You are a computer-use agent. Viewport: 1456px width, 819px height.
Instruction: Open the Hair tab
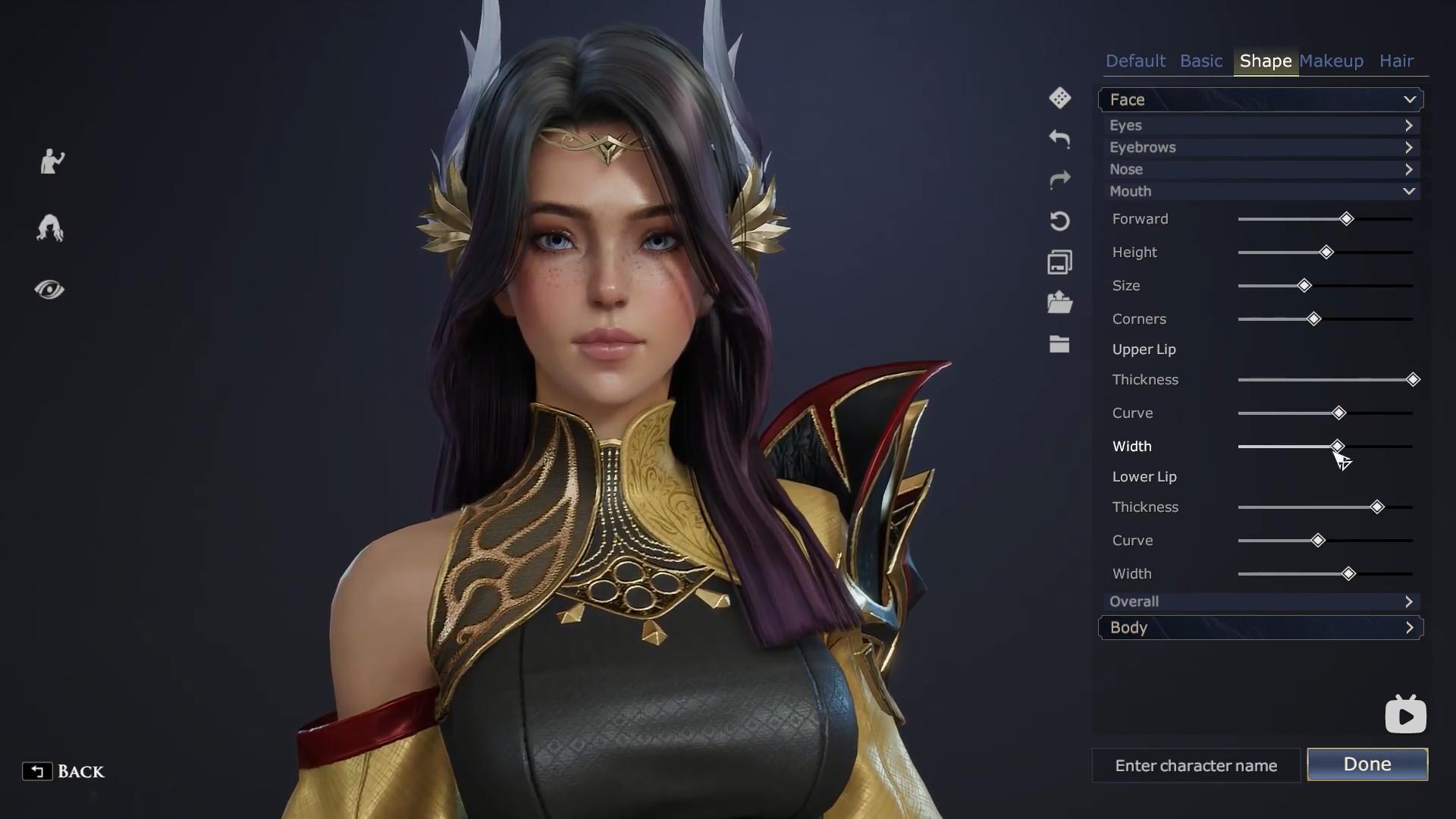click(1396, 61)
